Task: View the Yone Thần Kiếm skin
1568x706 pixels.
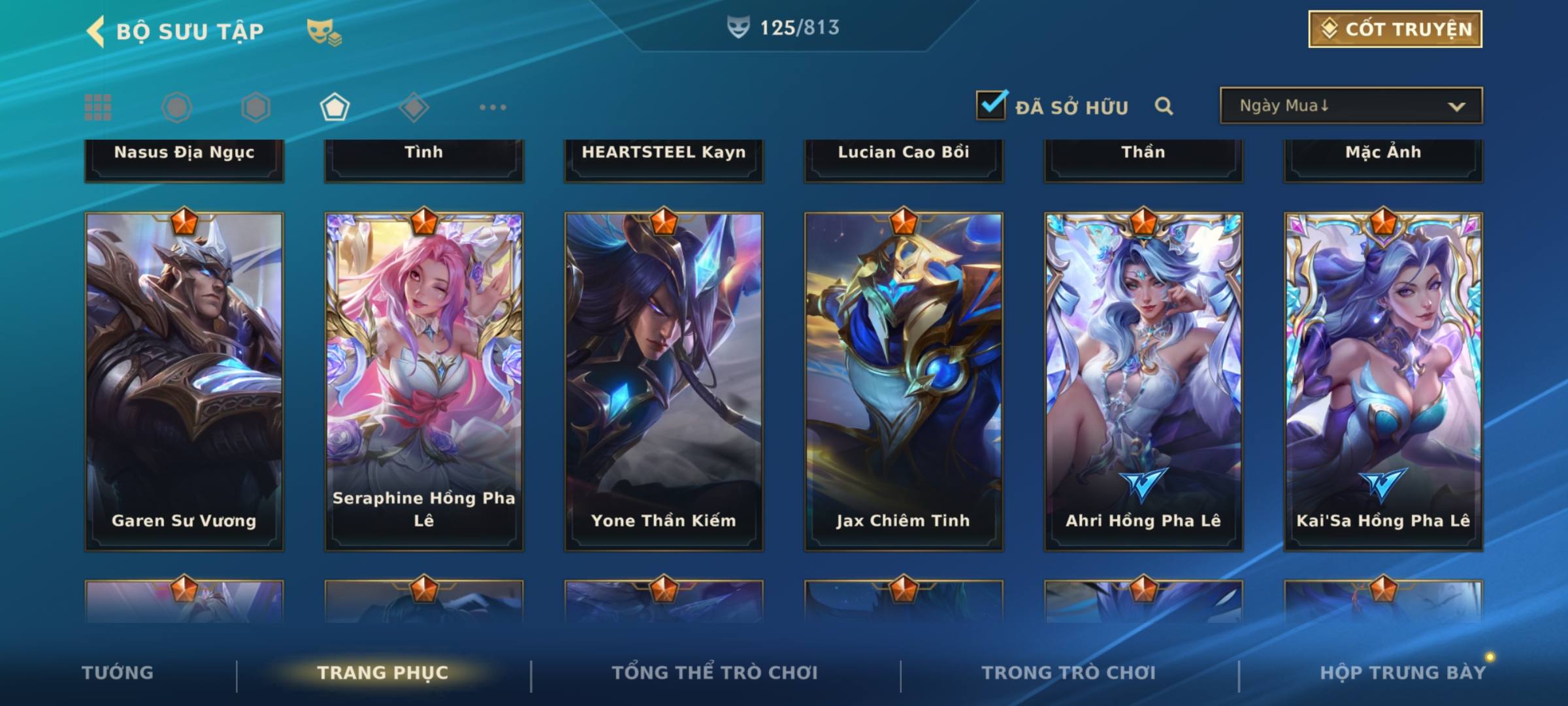Action: (664, 381)
